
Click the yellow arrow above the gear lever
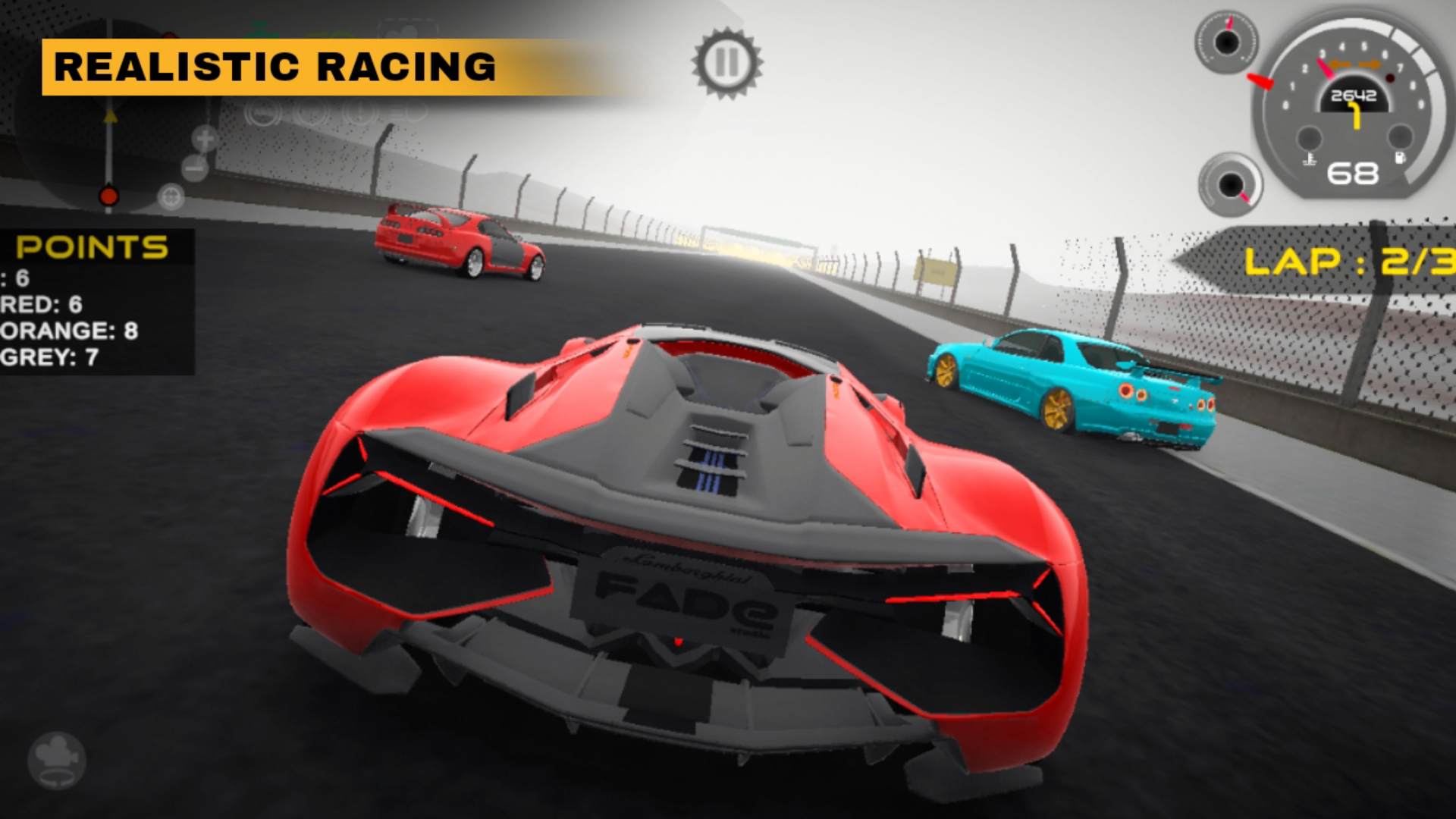[x=110, y=115]
